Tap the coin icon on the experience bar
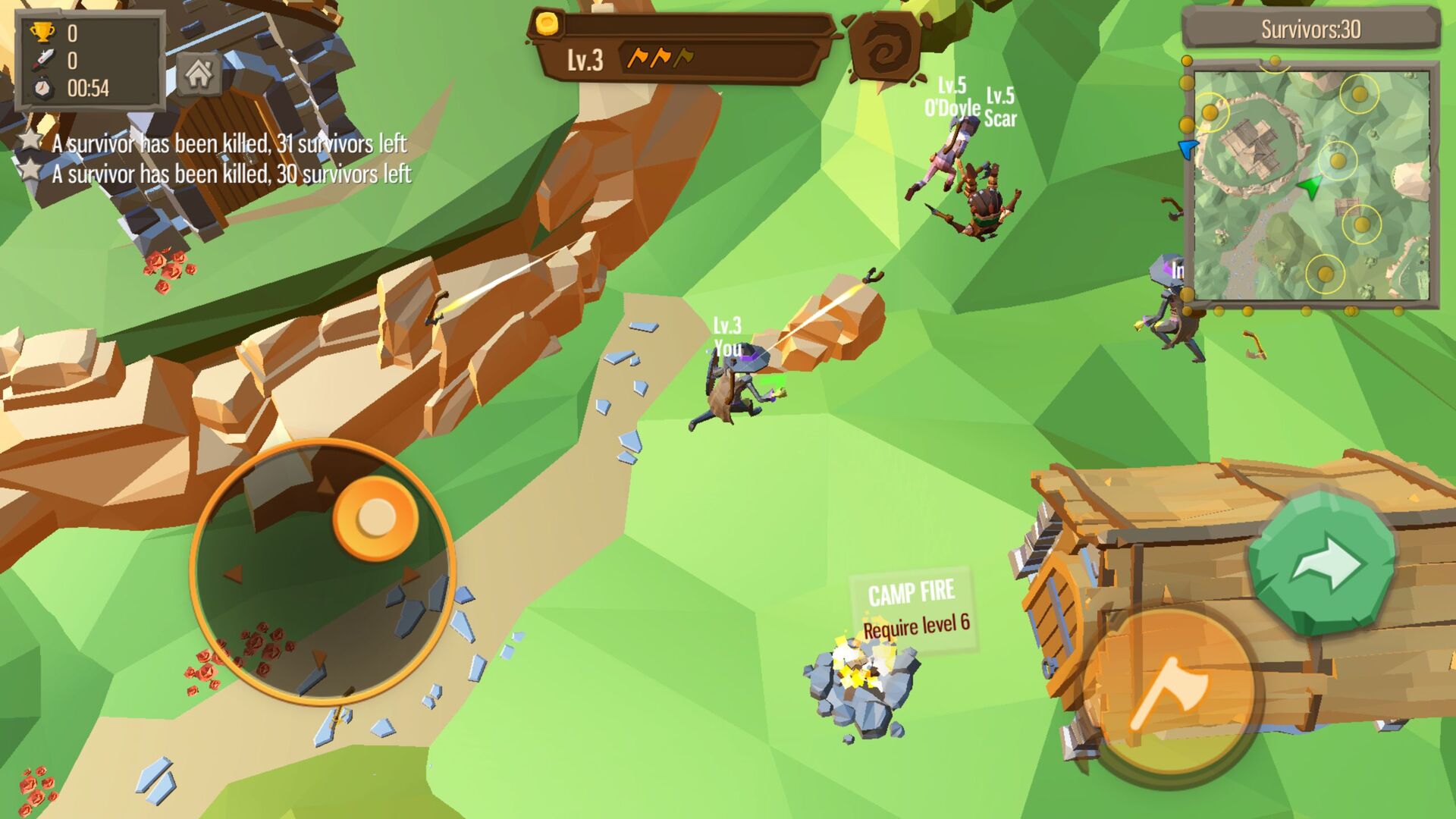The height and width of the screenshot is (819, 1456). coord(548,25)
